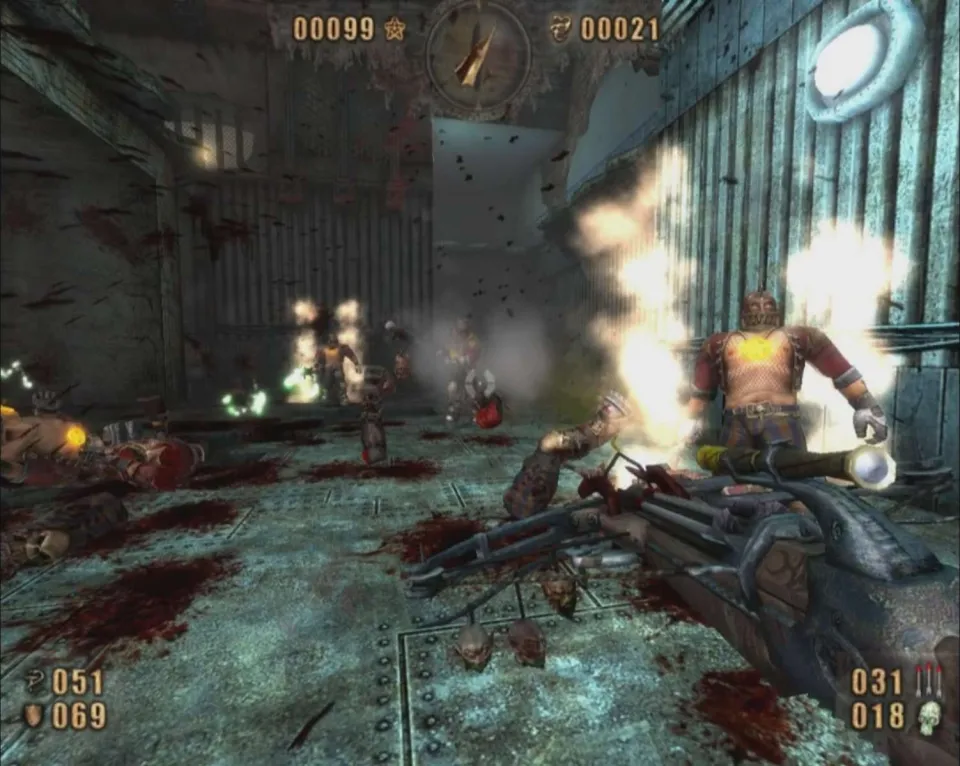The width and height of the screenshot is (960, 766).
Task: Click the stakes ammo icon
Action: pyautogui.click(x=928, y=681)
